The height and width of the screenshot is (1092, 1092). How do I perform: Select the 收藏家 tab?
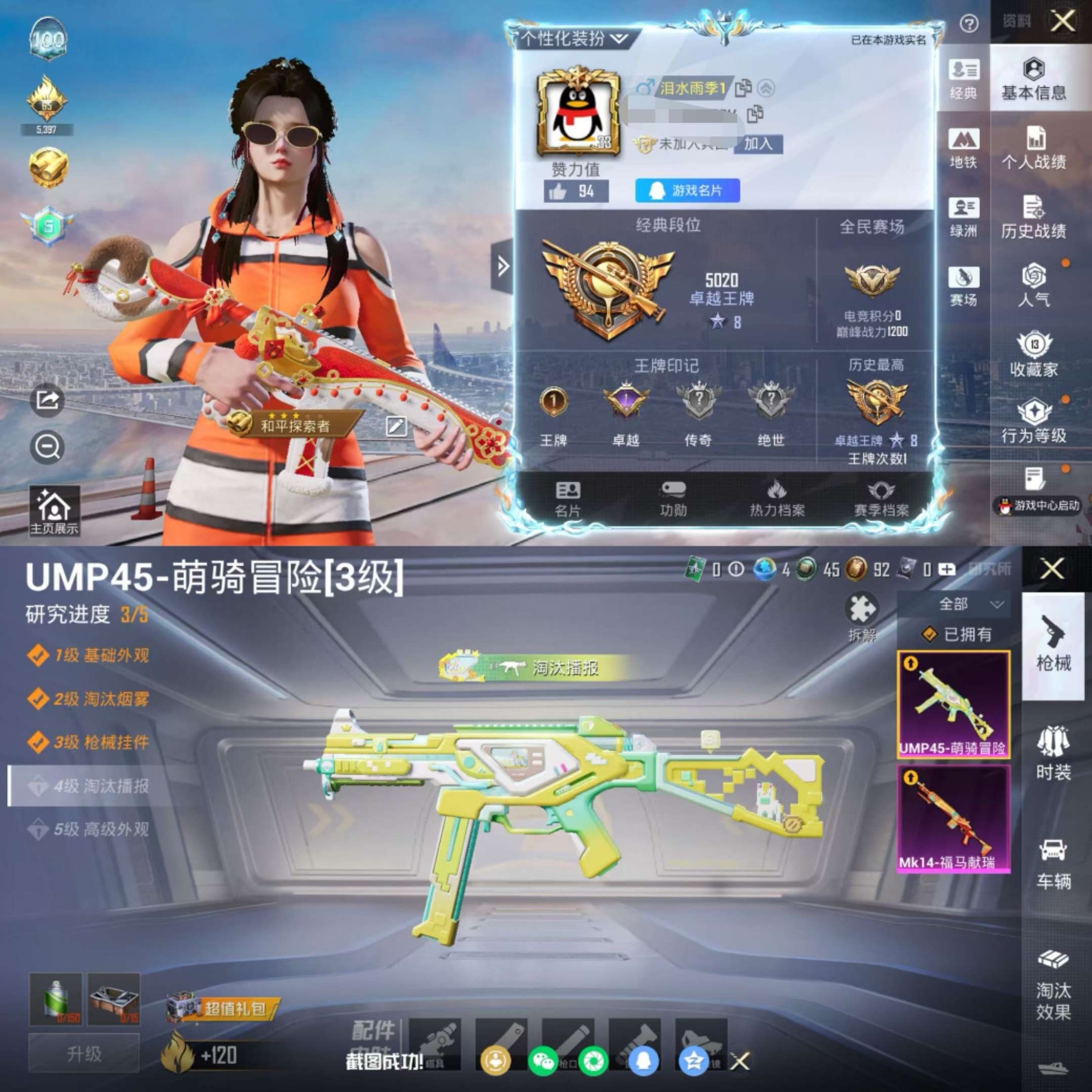(1033, 355)
